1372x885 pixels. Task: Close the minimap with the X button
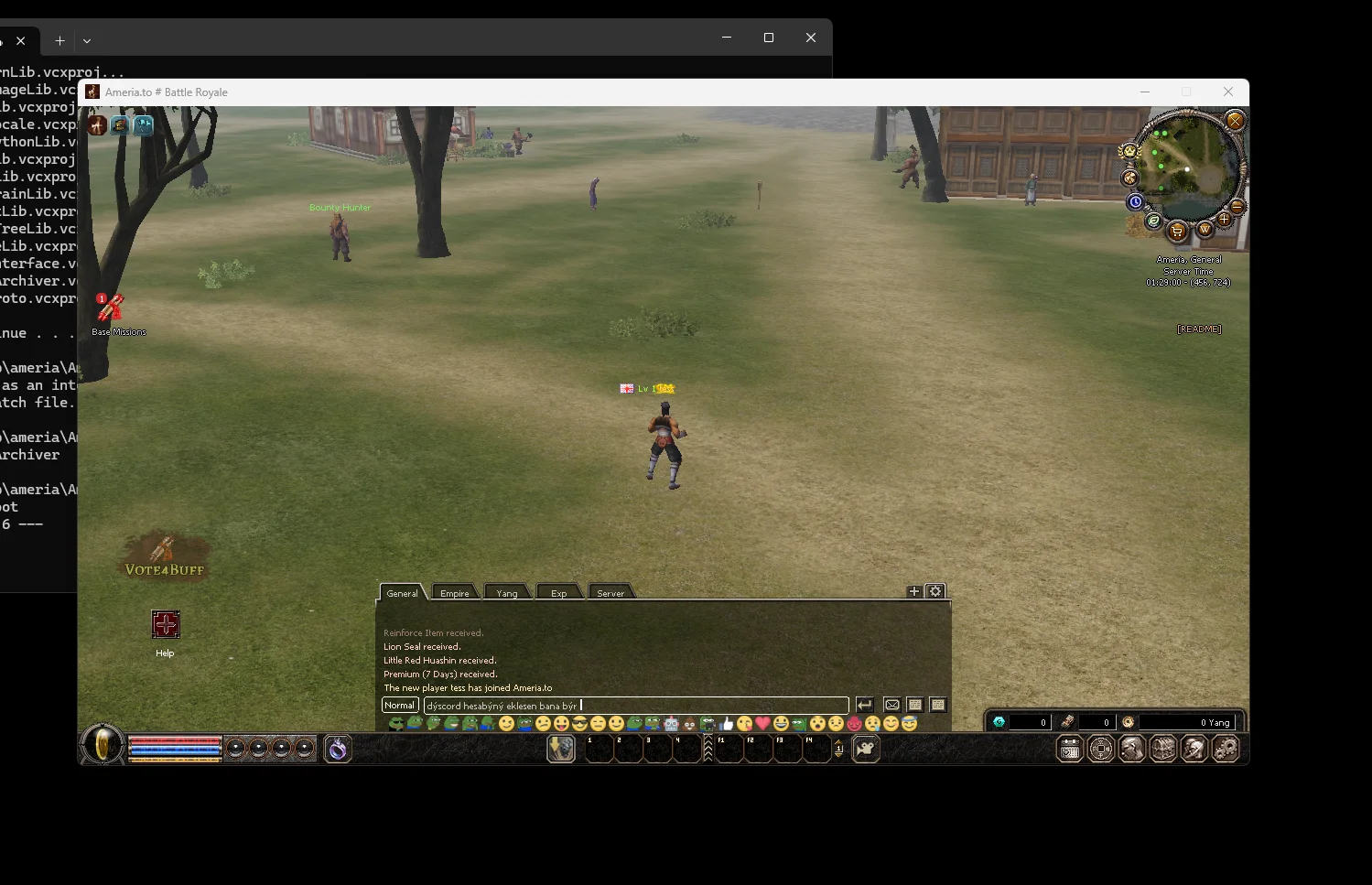1235,121
